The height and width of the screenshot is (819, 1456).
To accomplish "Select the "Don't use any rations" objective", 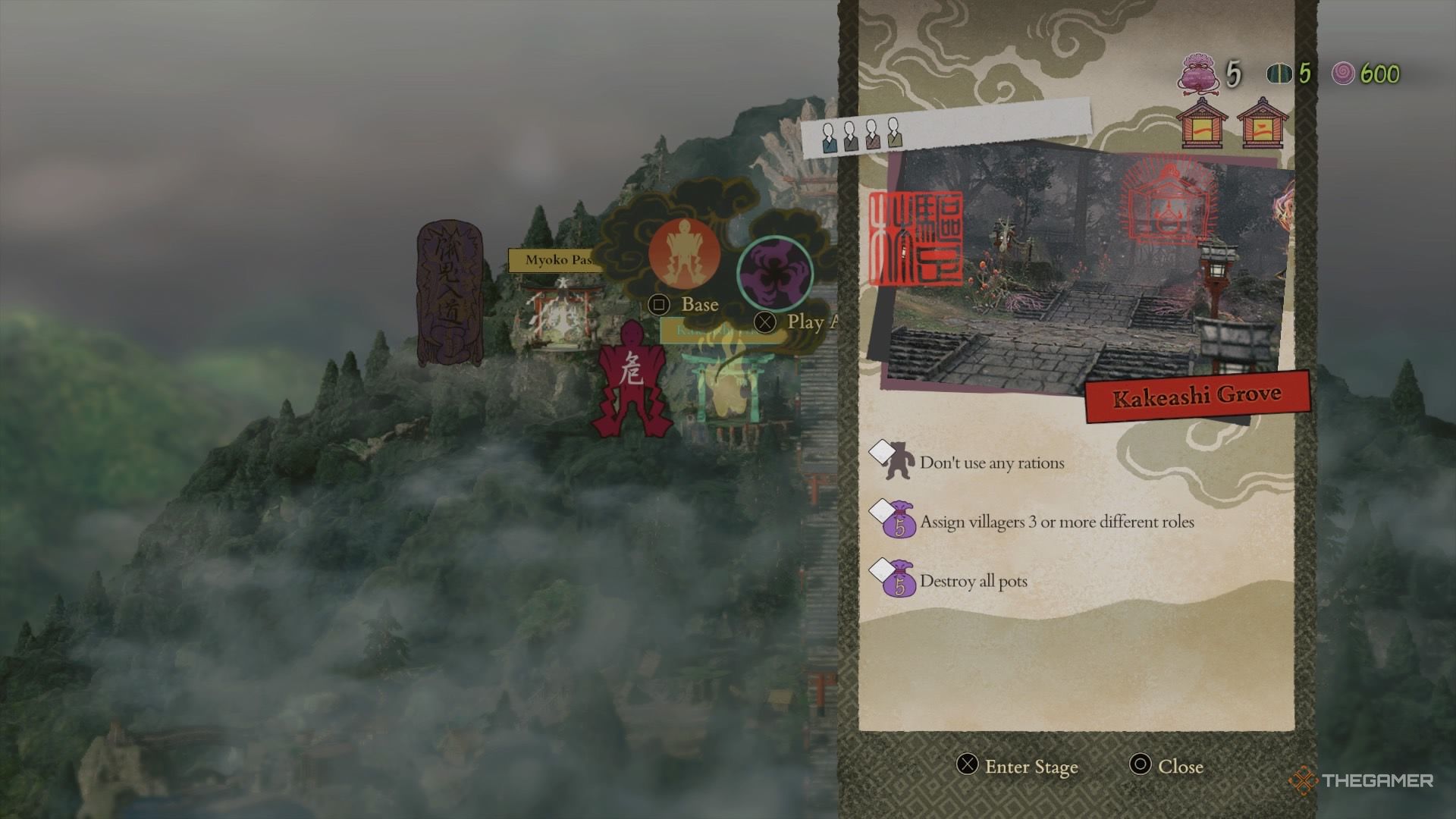I will pos(990,463).
